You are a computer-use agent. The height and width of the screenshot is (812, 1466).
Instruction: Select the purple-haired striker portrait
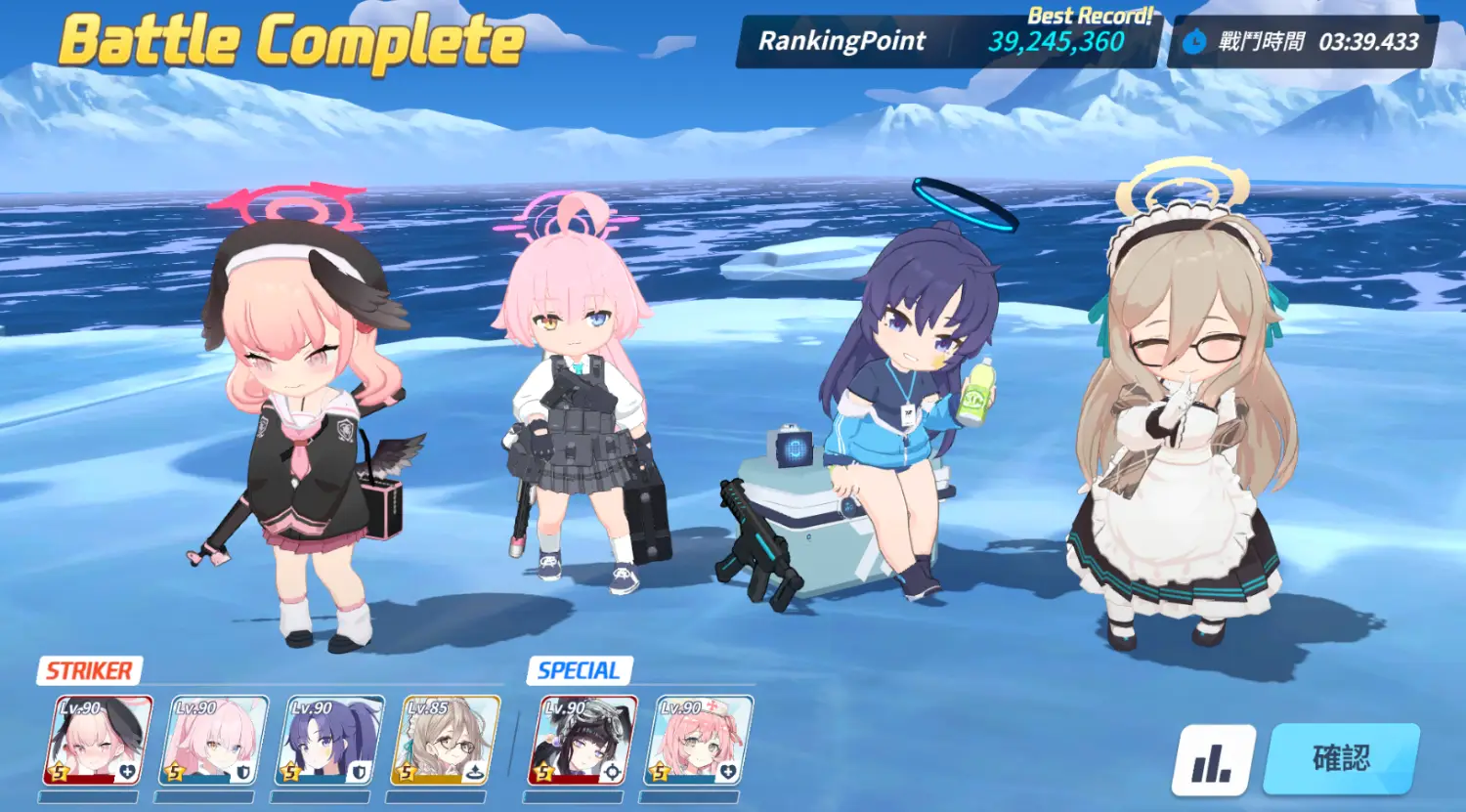[329, 741]
